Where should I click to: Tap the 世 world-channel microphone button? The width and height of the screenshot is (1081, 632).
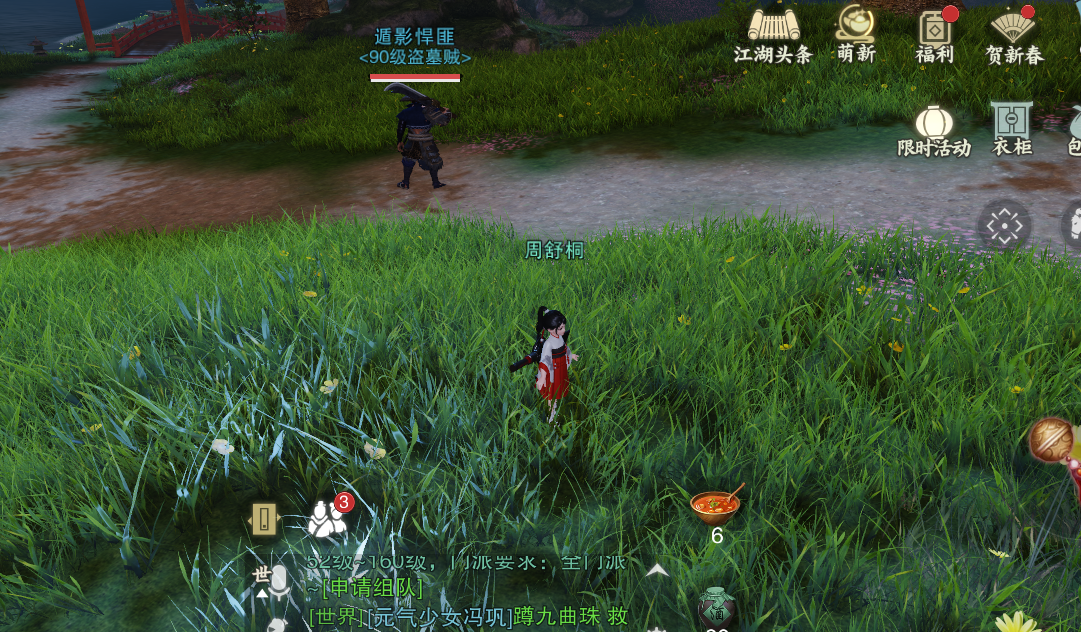(270, 579)
